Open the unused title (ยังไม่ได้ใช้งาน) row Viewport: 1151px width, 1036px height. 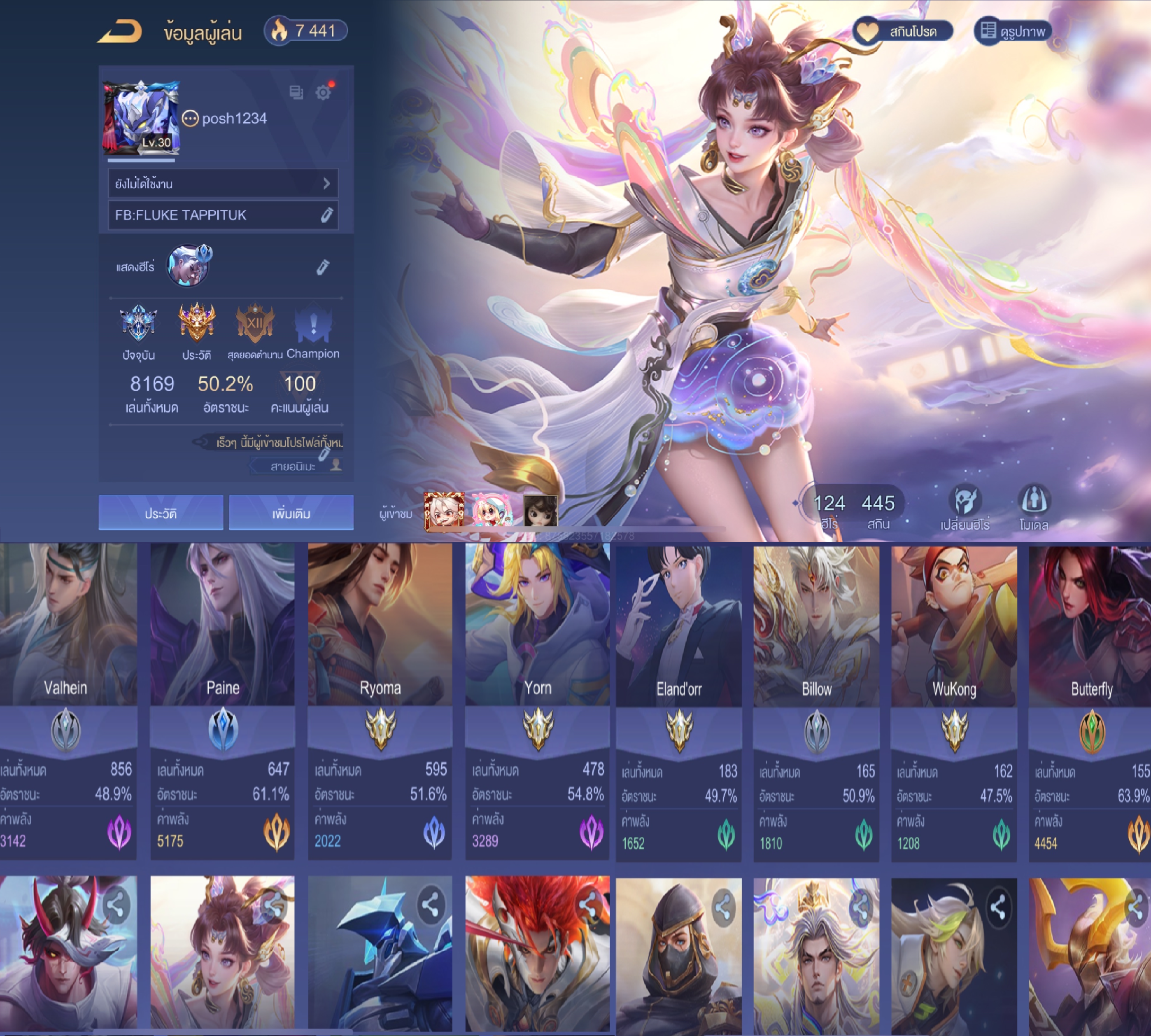pyautogui.click(x=222, y=183)
